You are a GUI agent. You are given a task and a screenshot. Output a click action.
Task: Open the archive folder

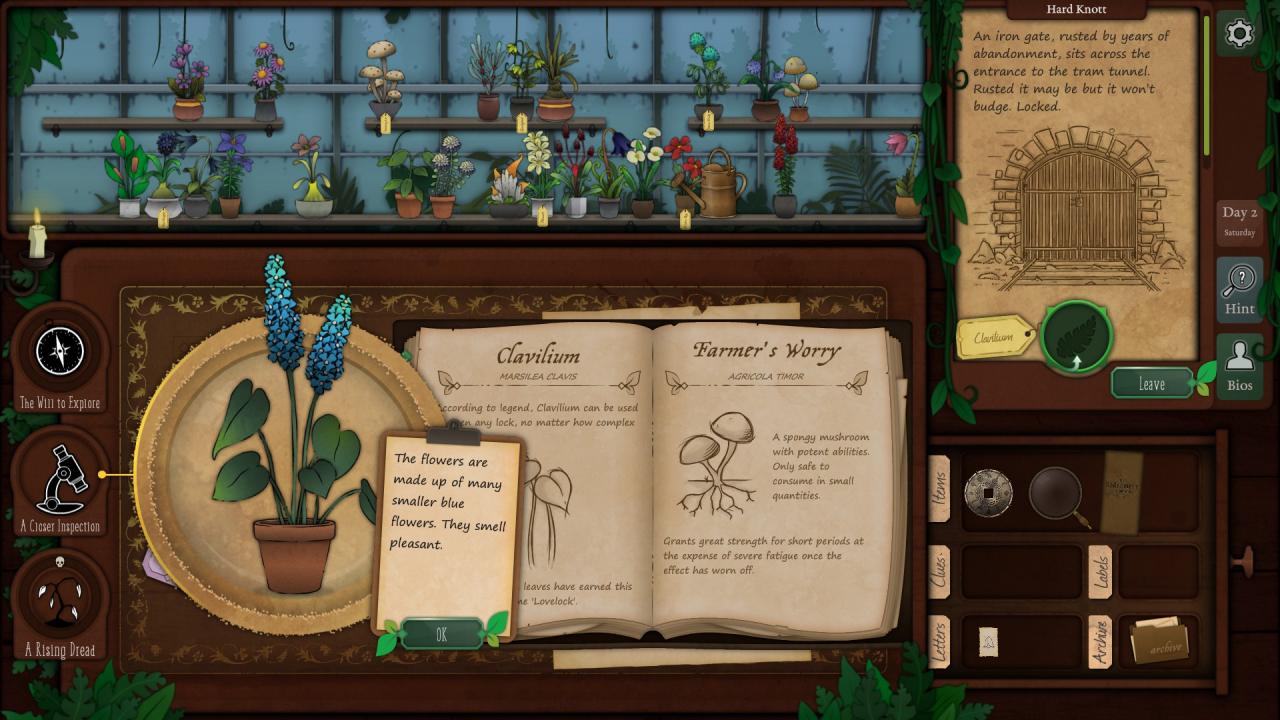point(1159,641)
